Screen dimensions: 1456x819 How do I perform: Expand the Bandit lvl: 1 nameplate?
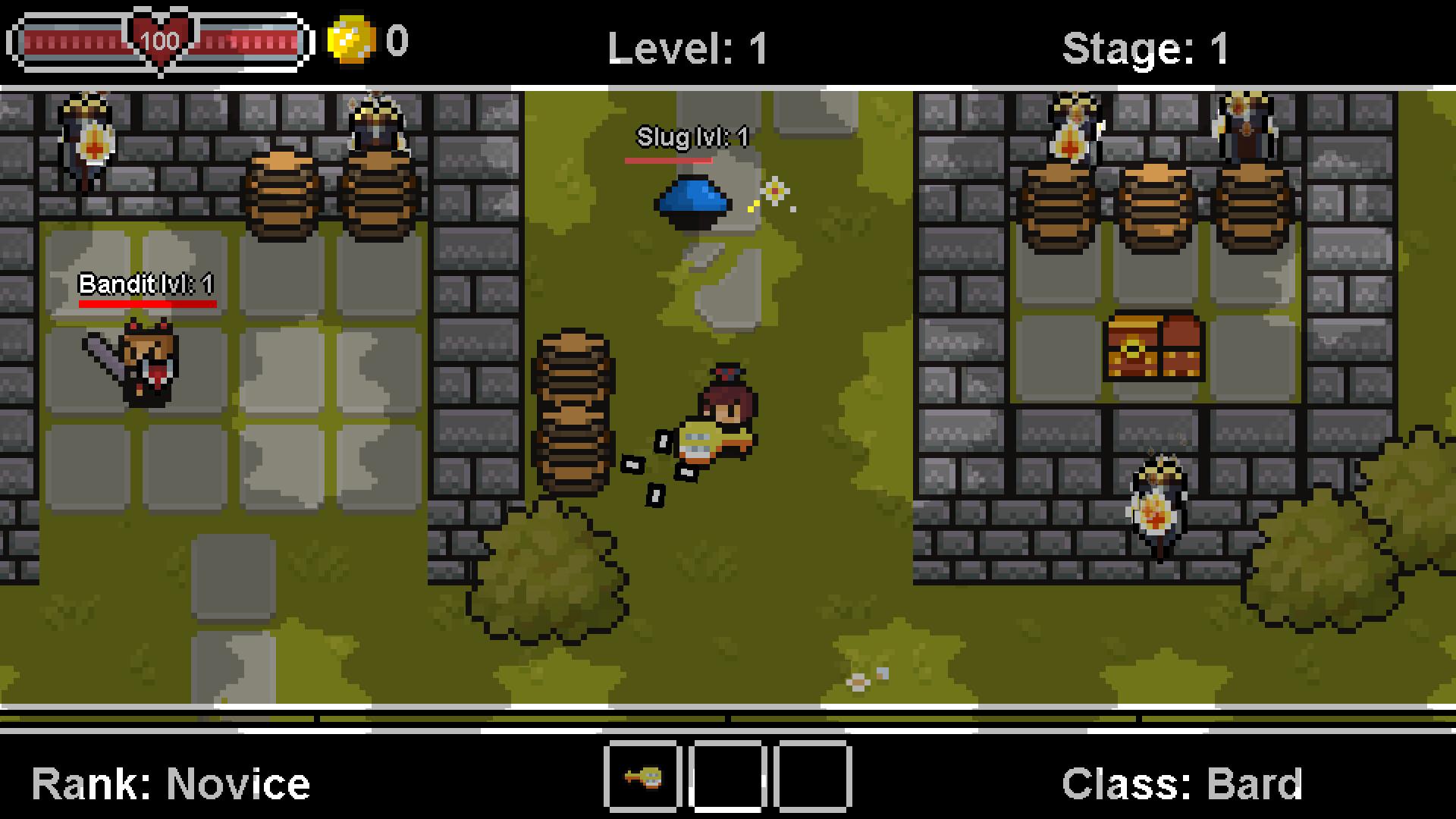coord(146,286)
